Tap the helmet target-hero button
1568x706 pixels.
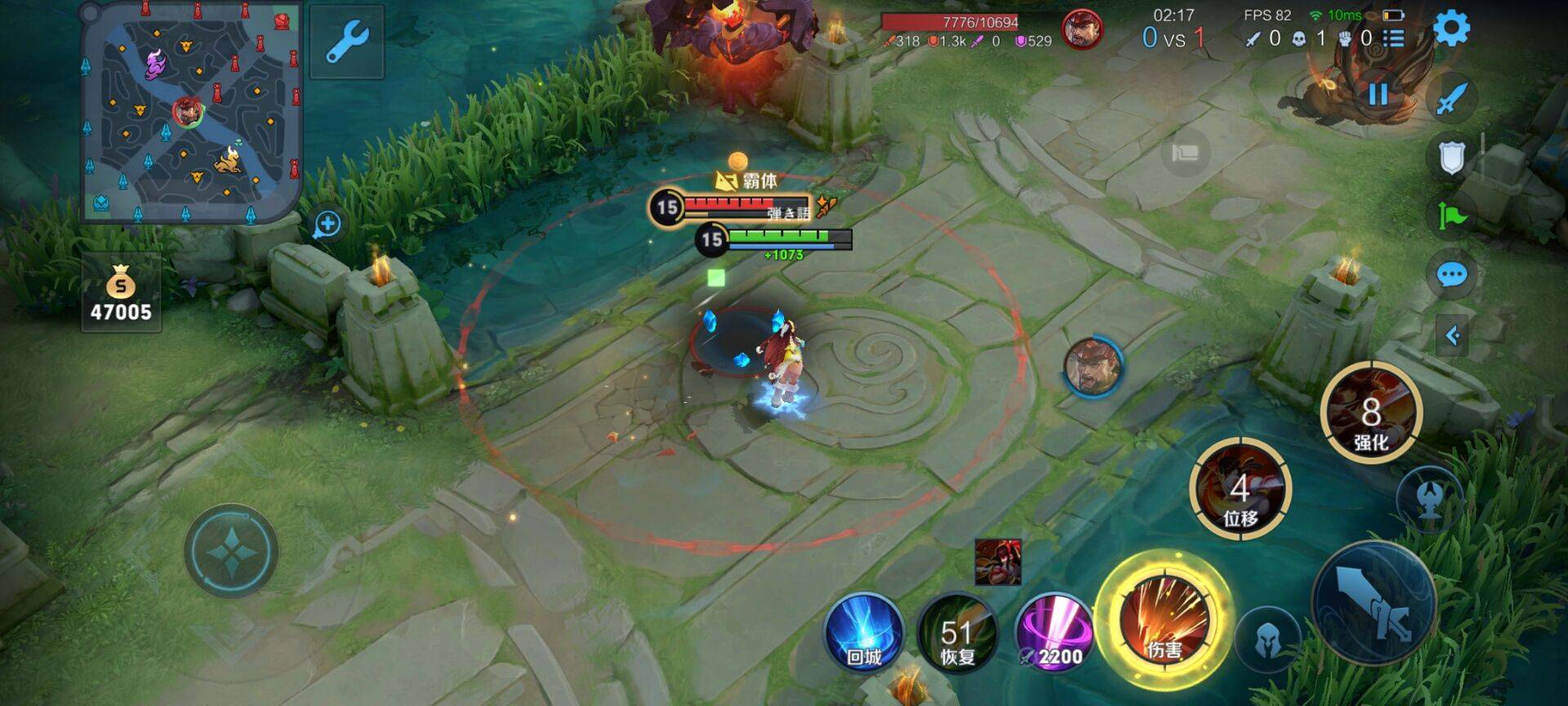click(x=1267, y=638)
